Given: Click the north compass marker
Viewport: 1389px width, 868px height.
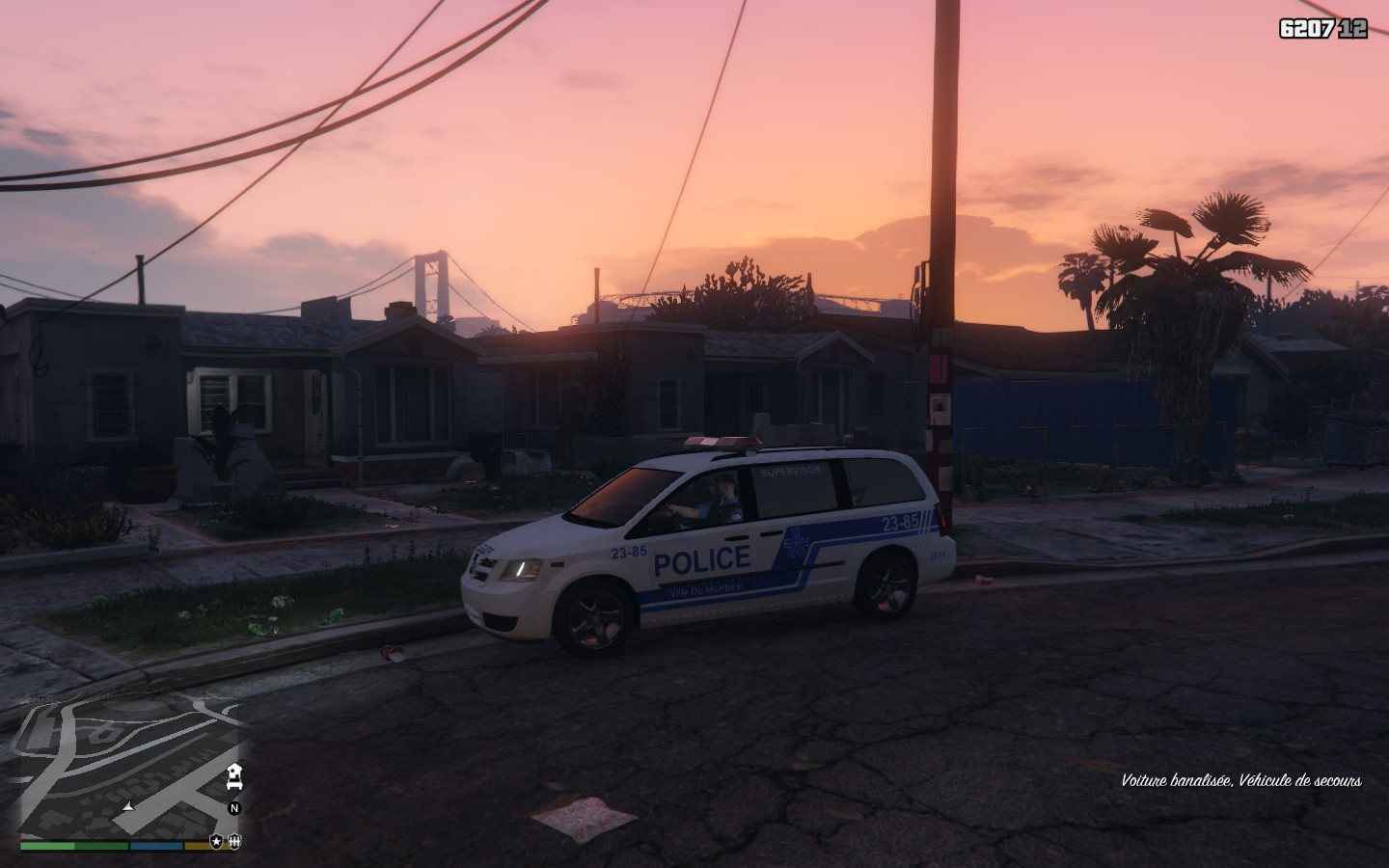Looking at the screenshot, I should (233, 808).
